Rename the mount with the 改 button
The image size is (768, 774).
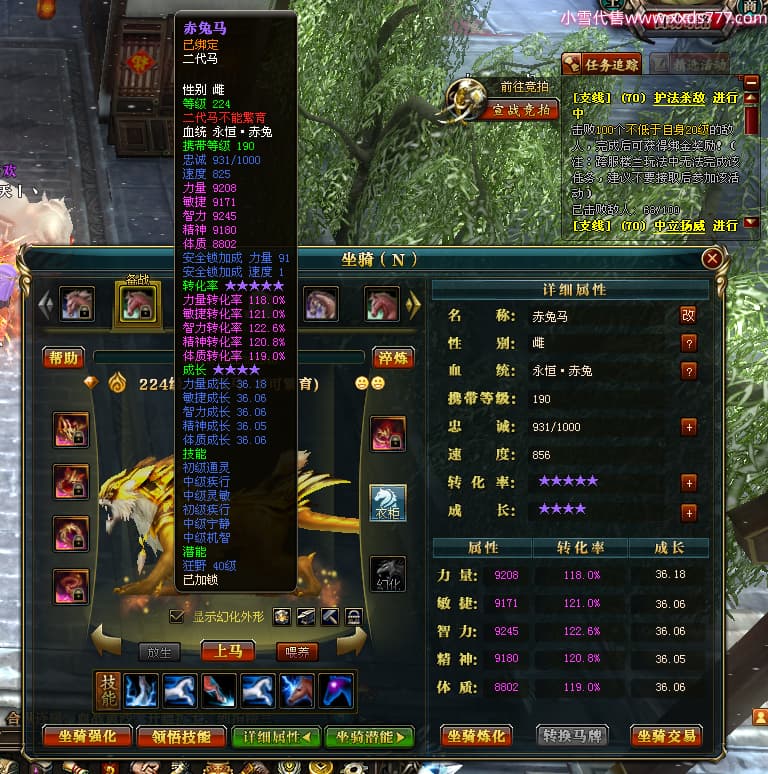[x=688, y=315]
